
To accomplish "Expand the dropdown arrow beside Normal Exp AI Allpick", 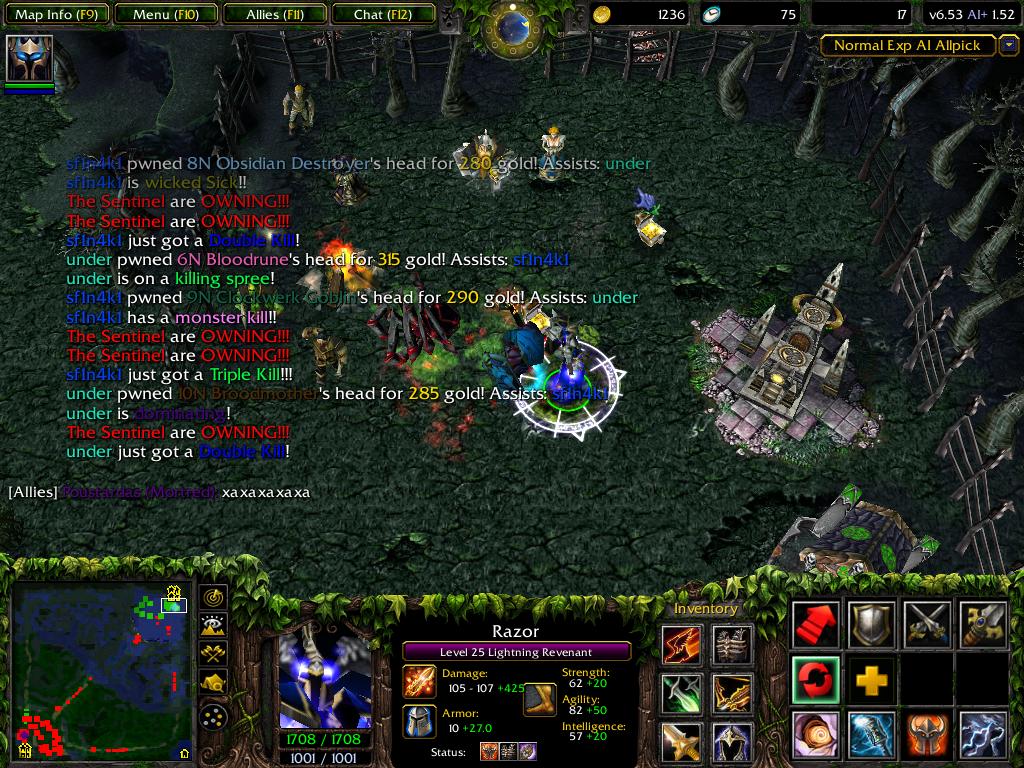I will point(1008,45).
